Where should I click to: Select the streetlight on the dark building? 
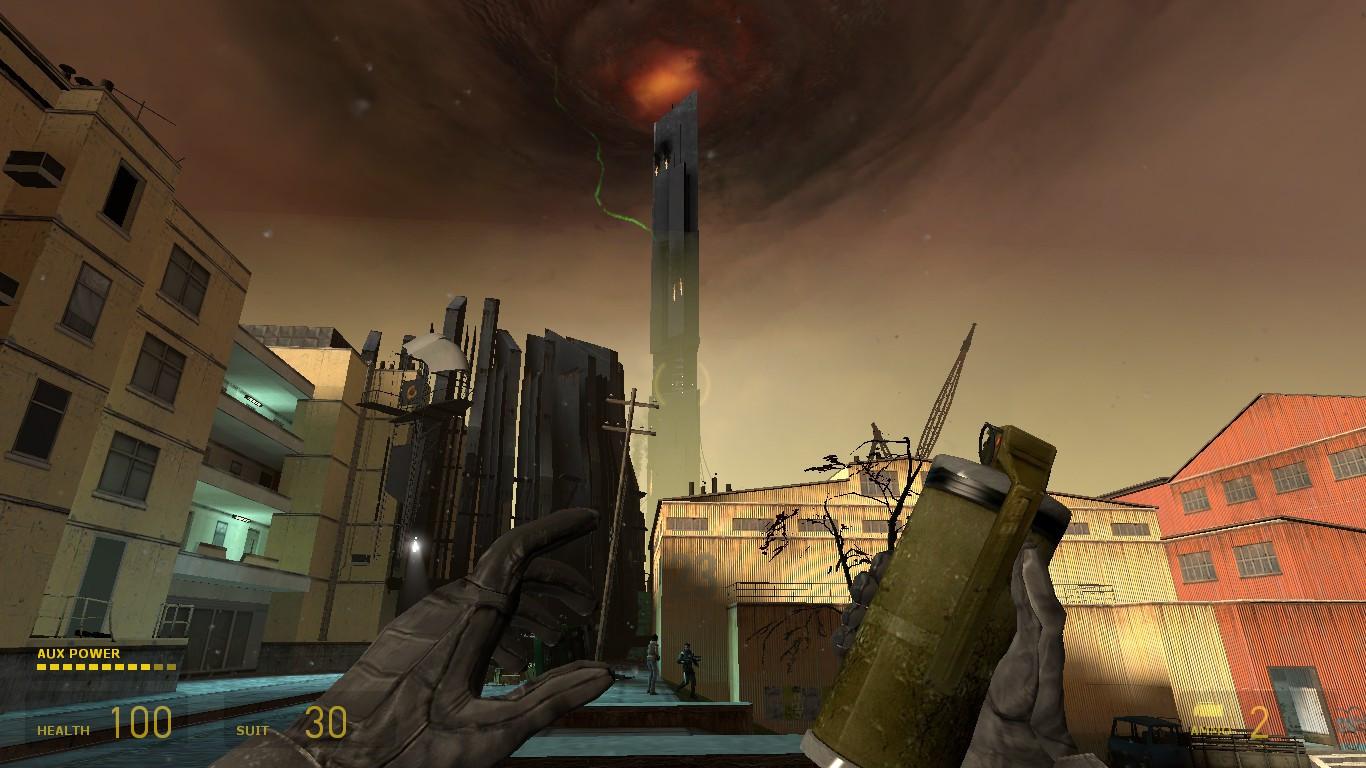point(413,545)
